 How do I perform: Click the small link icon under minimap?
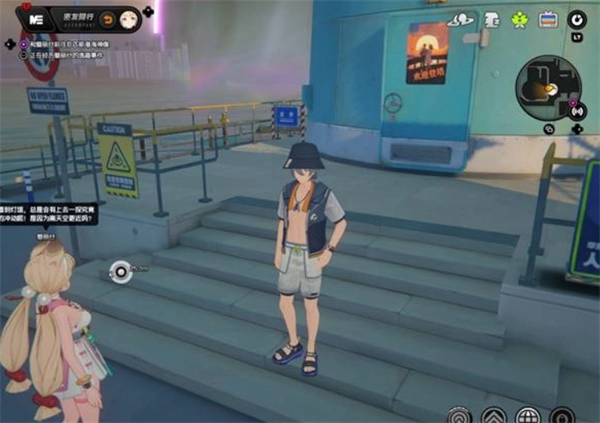click(549, 129)
